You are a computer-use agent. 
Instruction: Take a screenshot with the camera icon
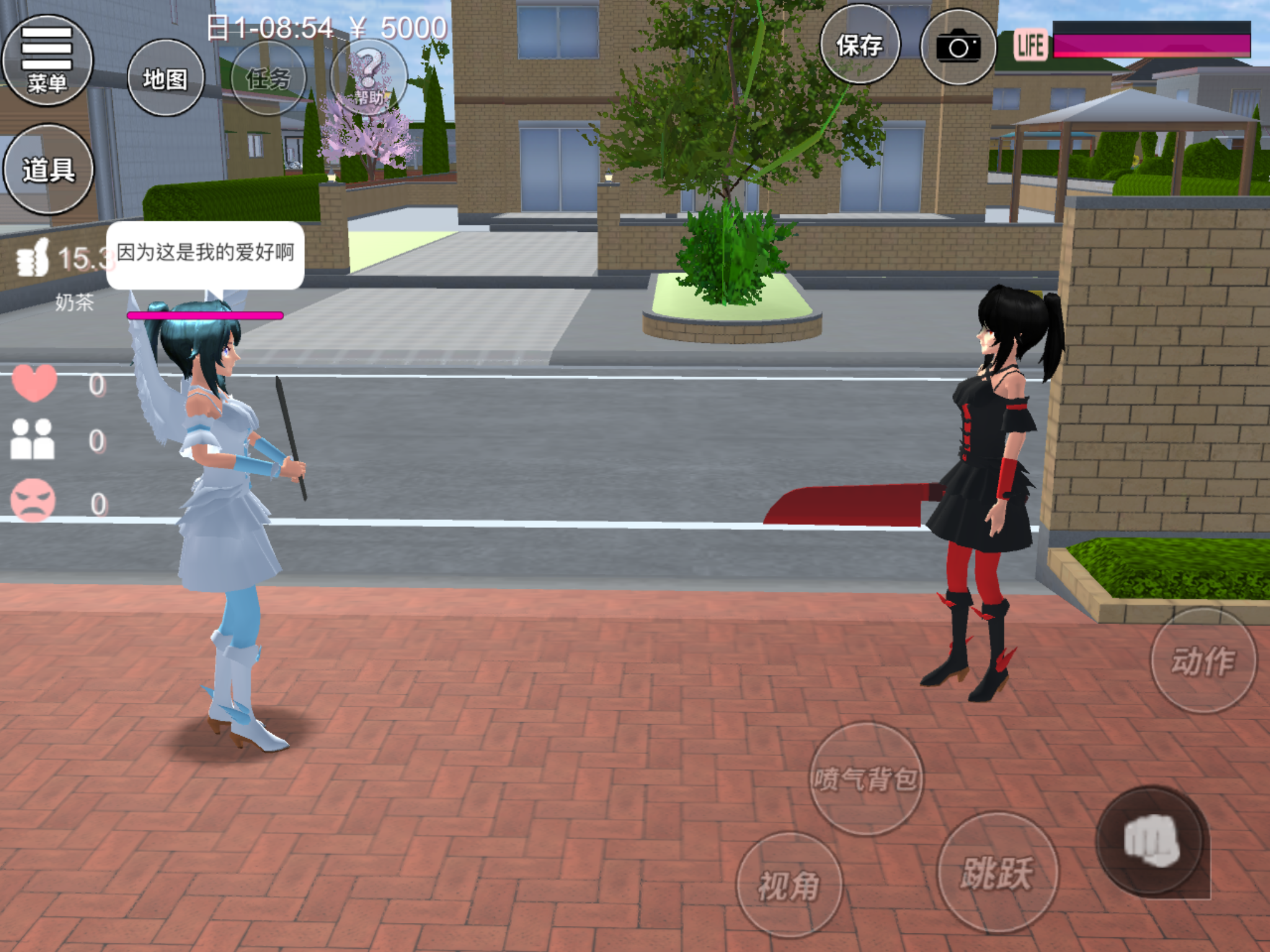pos(958,47)
